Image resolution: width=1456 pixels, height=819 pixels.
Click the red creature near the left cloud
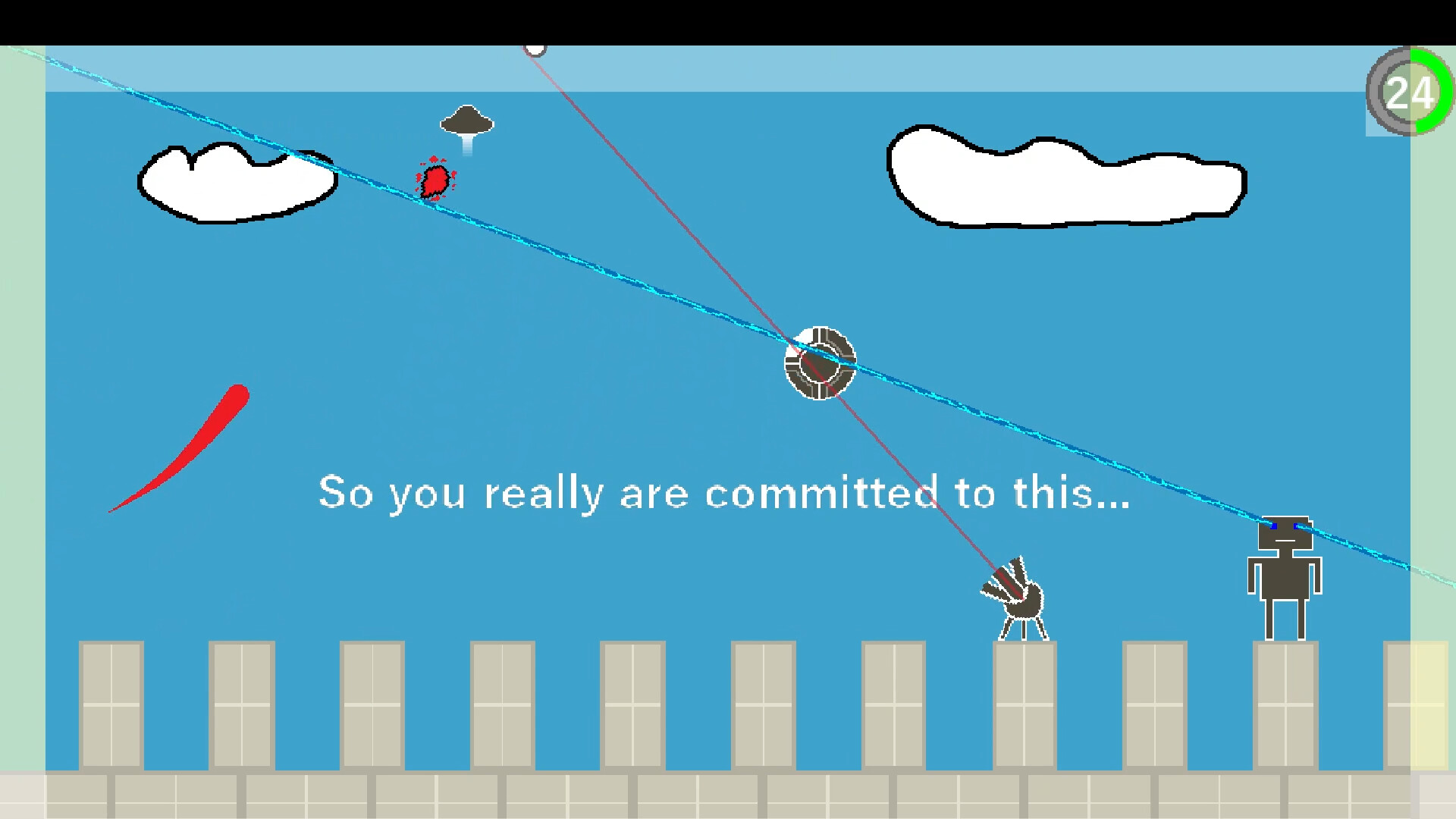click(434, 180)
